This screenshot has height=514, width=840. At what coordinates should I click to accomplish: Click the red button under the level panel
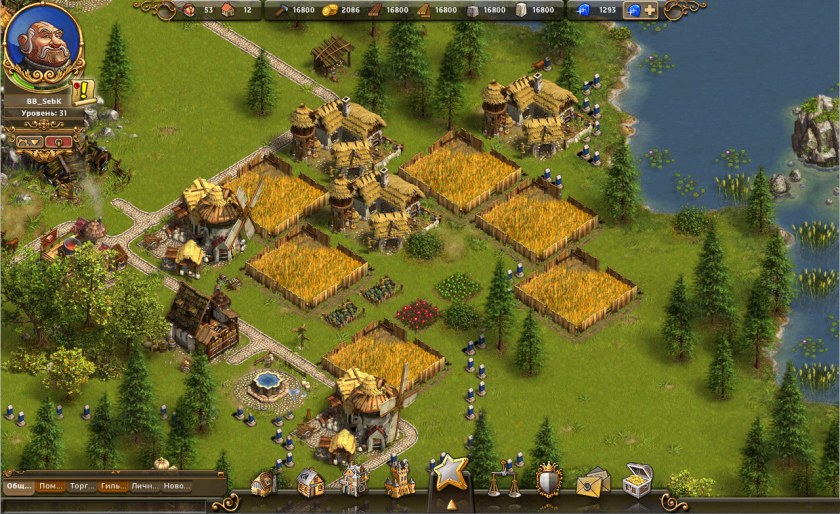(58, 143)
